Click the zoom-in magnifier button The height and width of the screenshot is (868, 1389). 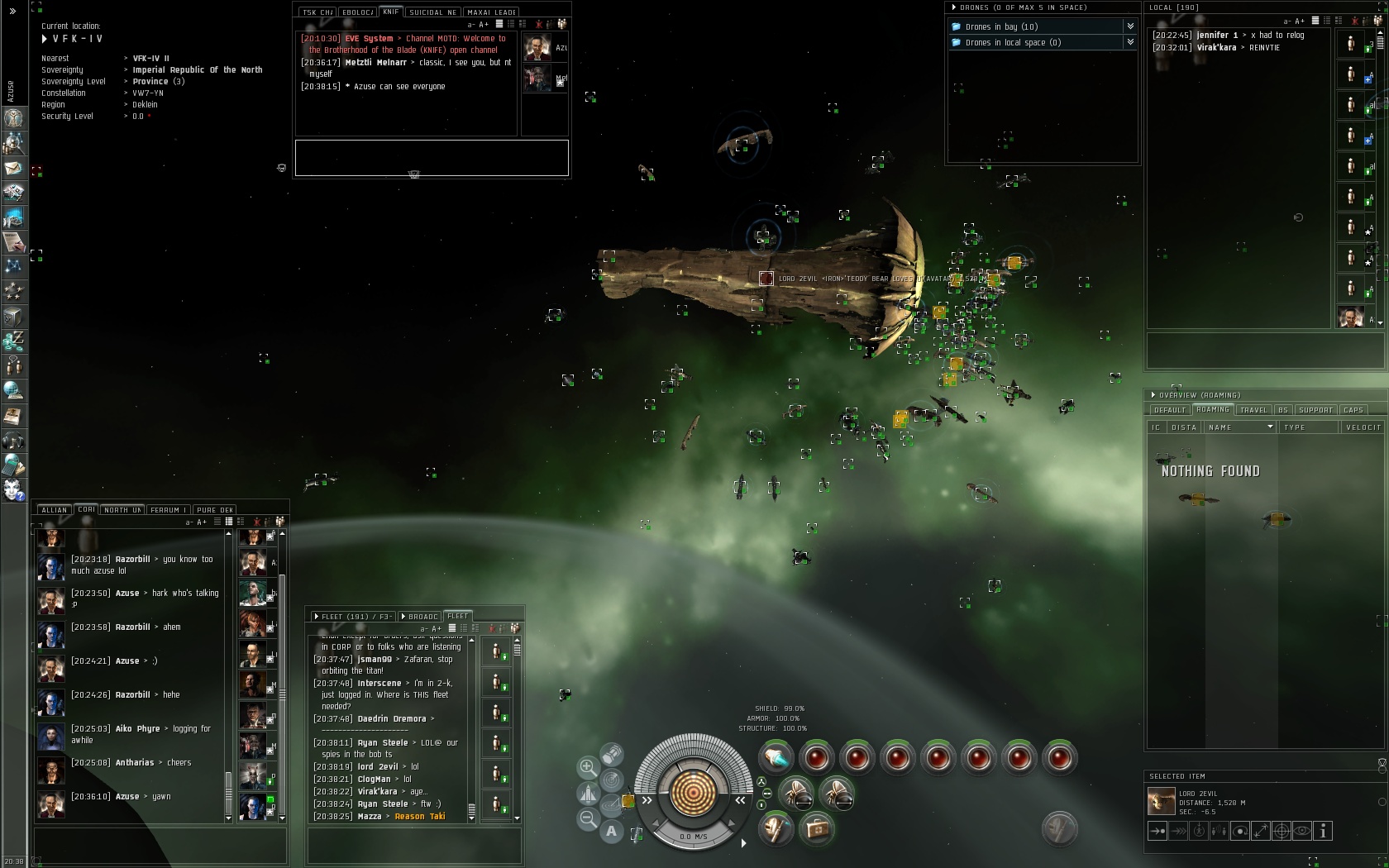coord(588,767)
